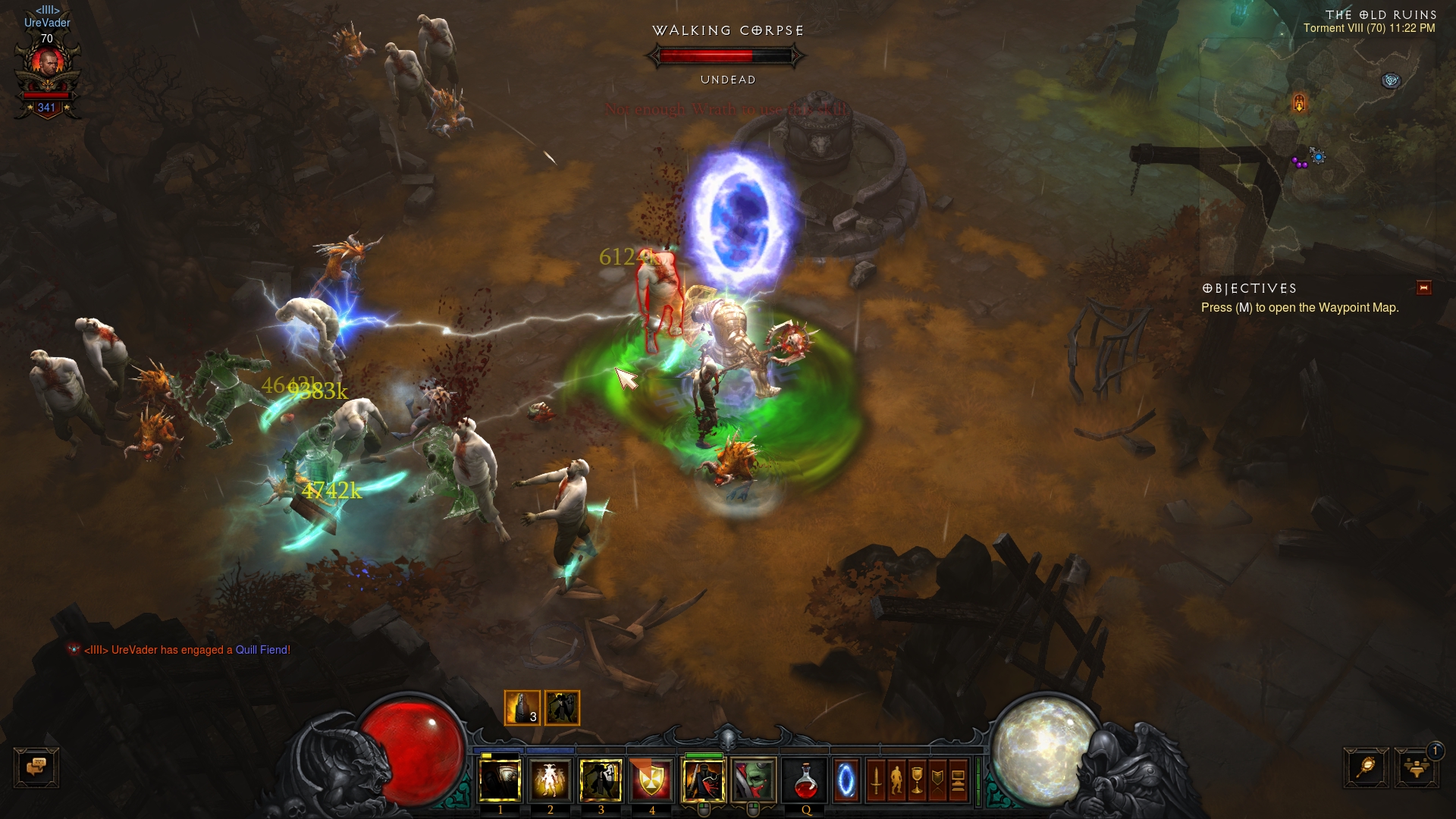Use the green zombie face skill

click(754, 780)
